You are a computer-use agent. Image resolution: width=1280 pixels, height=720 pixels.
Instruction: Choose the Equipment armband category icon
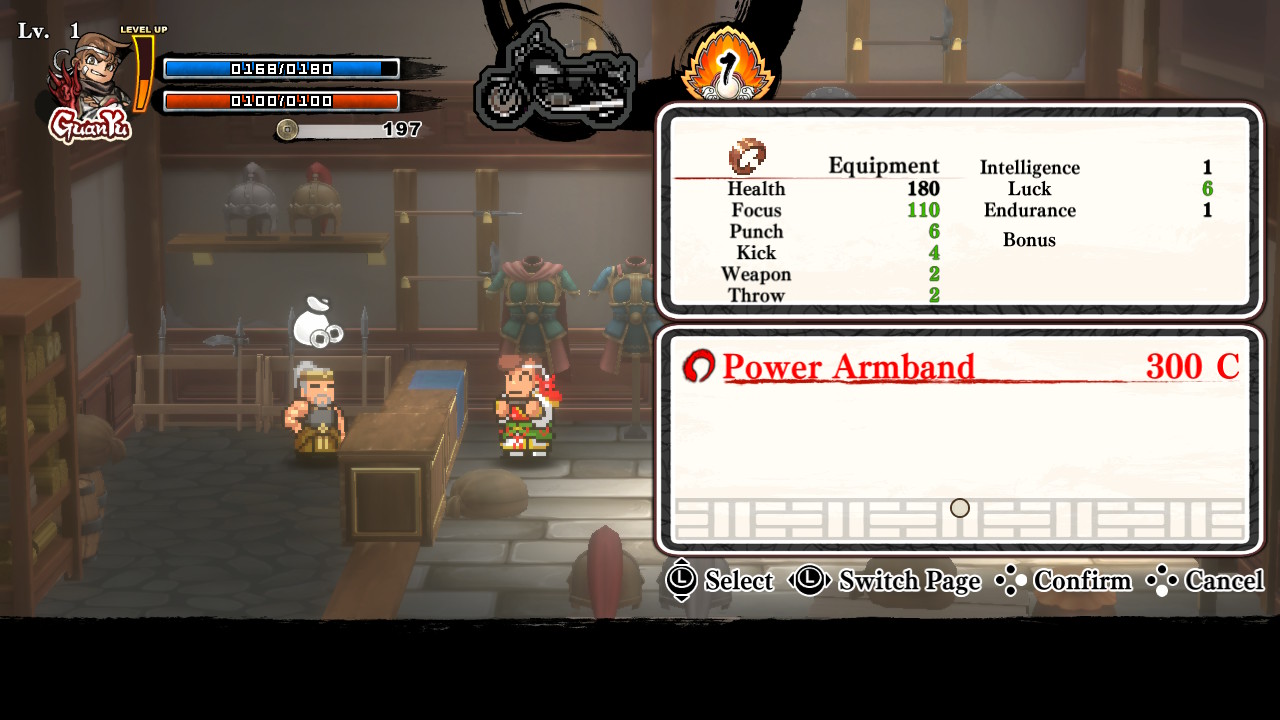(x=747, y=157)
